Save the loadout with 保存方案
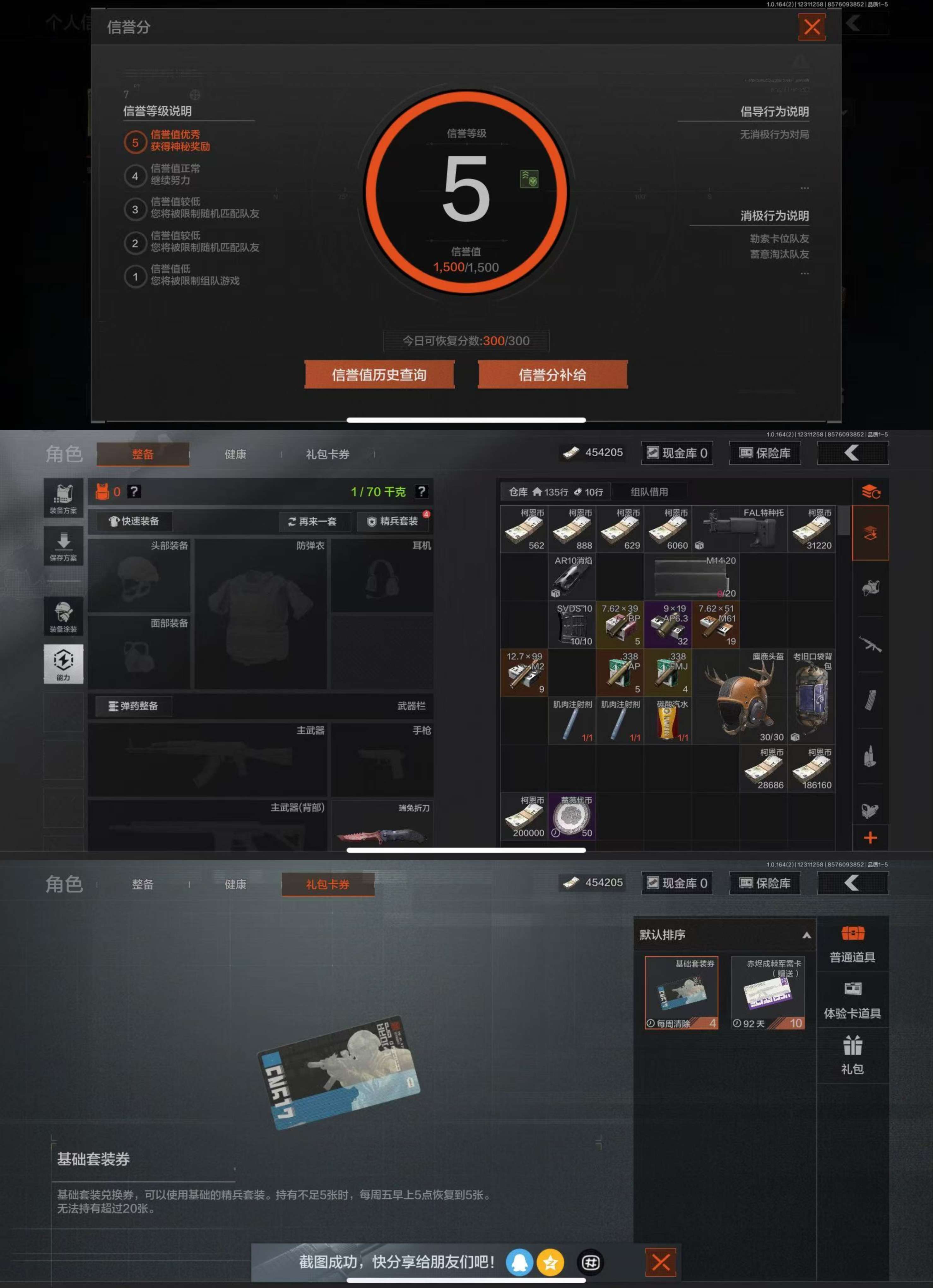The height and width of the screenshot is (1288, 933). (63, 546)
